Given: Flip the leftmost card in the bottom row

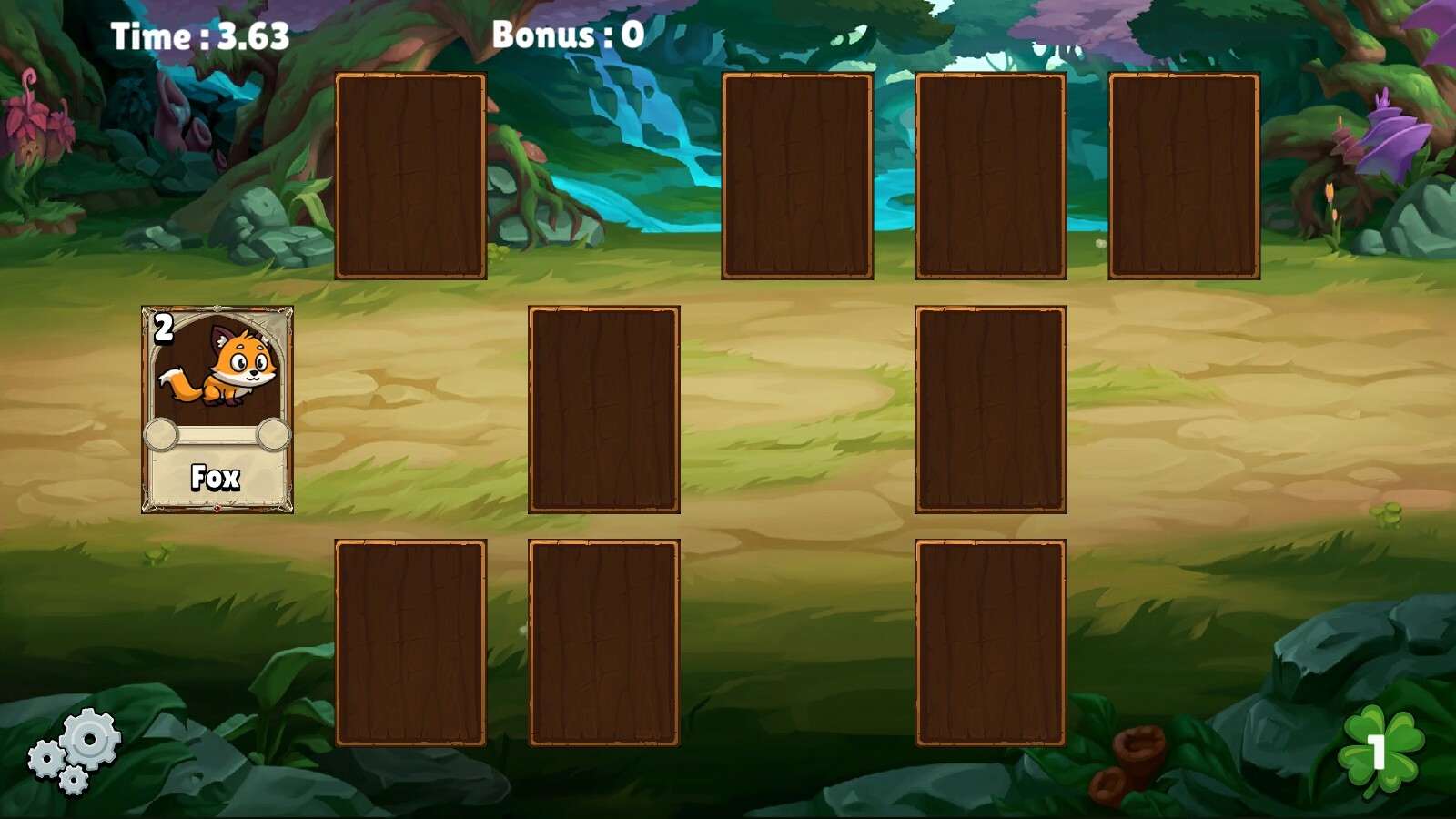Looking at the screenshot, I should (409, 643).
